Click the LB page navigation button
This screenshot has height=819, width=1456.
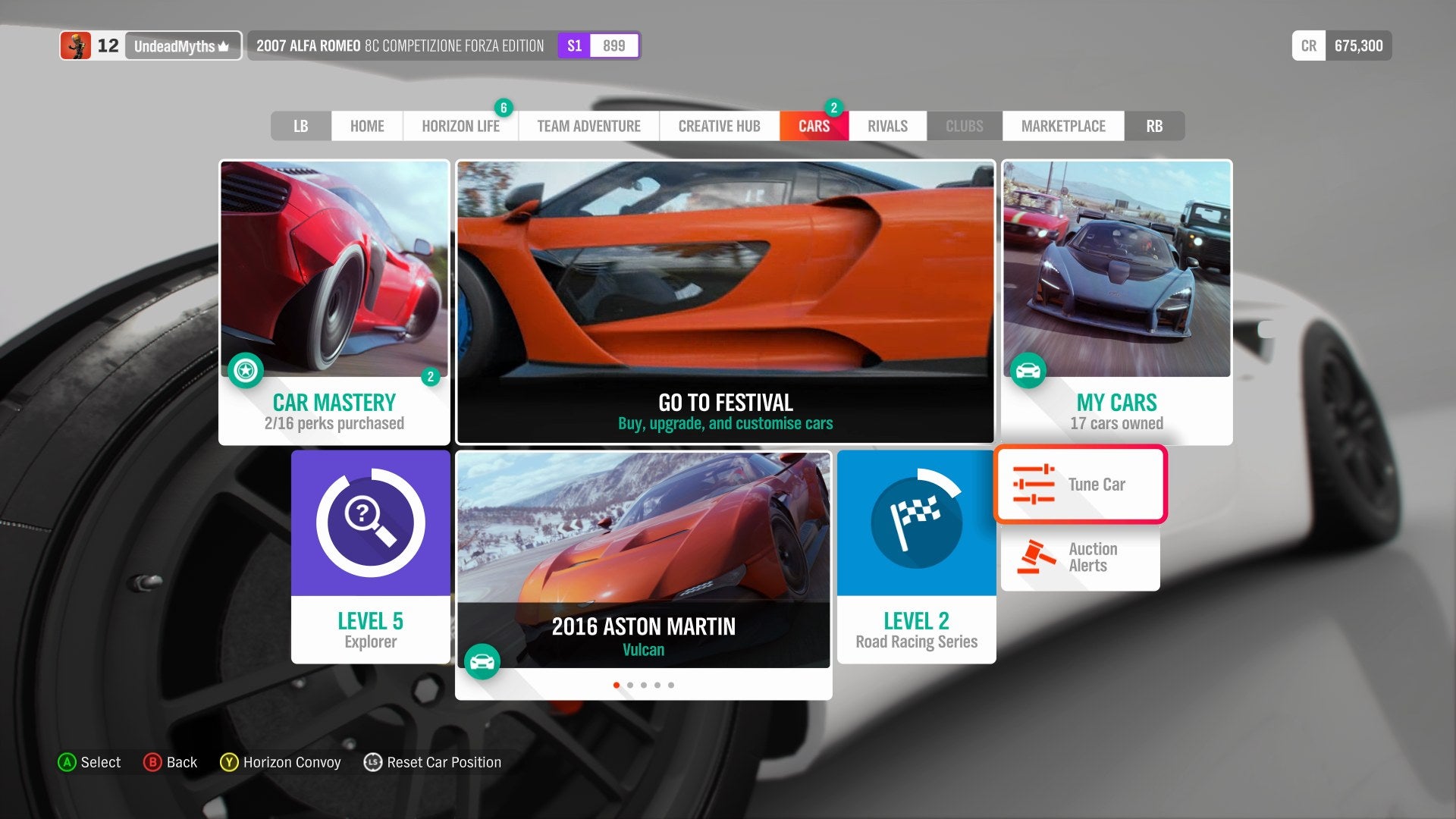coord(300,126)
